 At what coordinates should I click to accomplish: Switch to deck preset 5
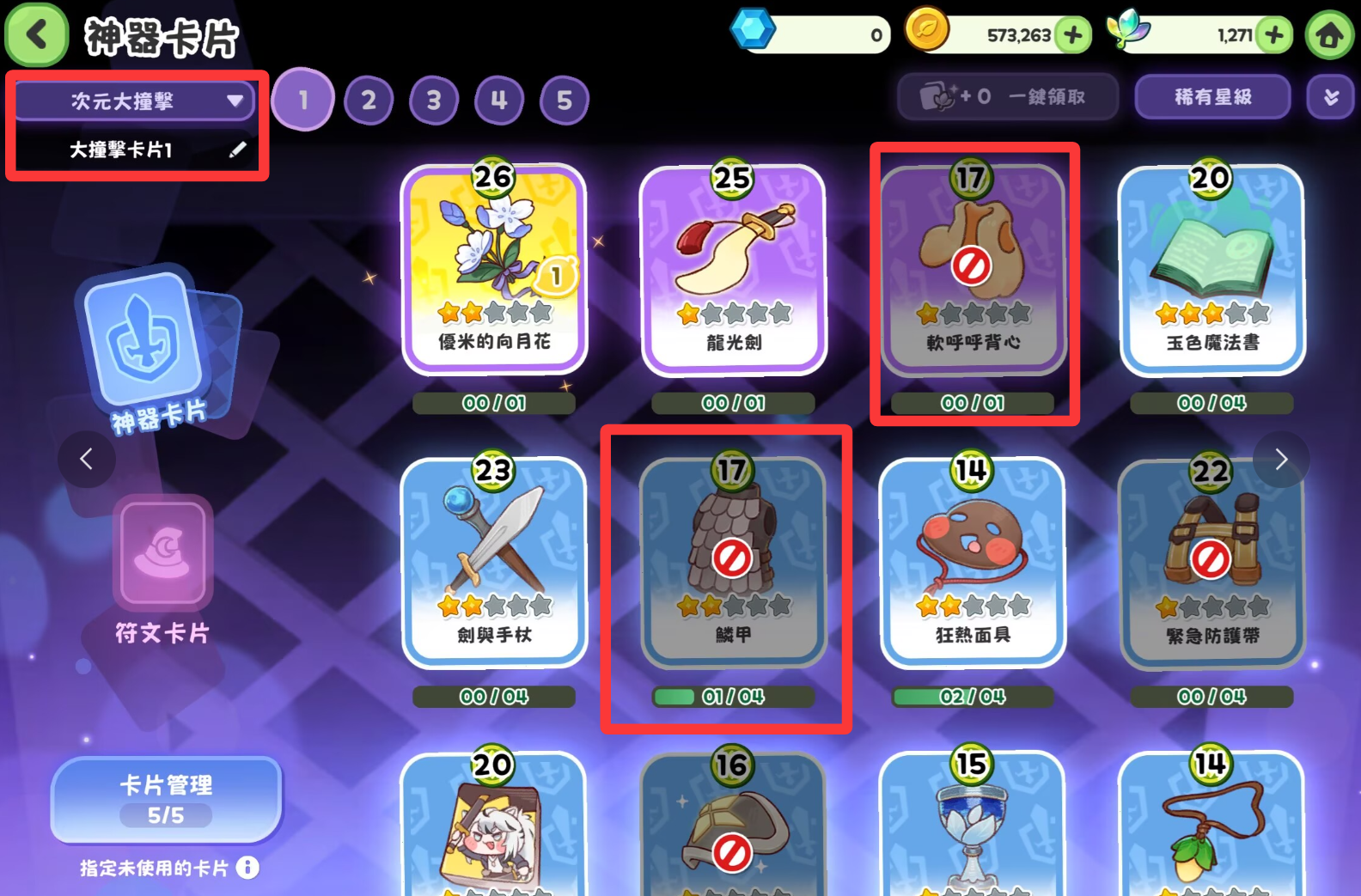565,101
